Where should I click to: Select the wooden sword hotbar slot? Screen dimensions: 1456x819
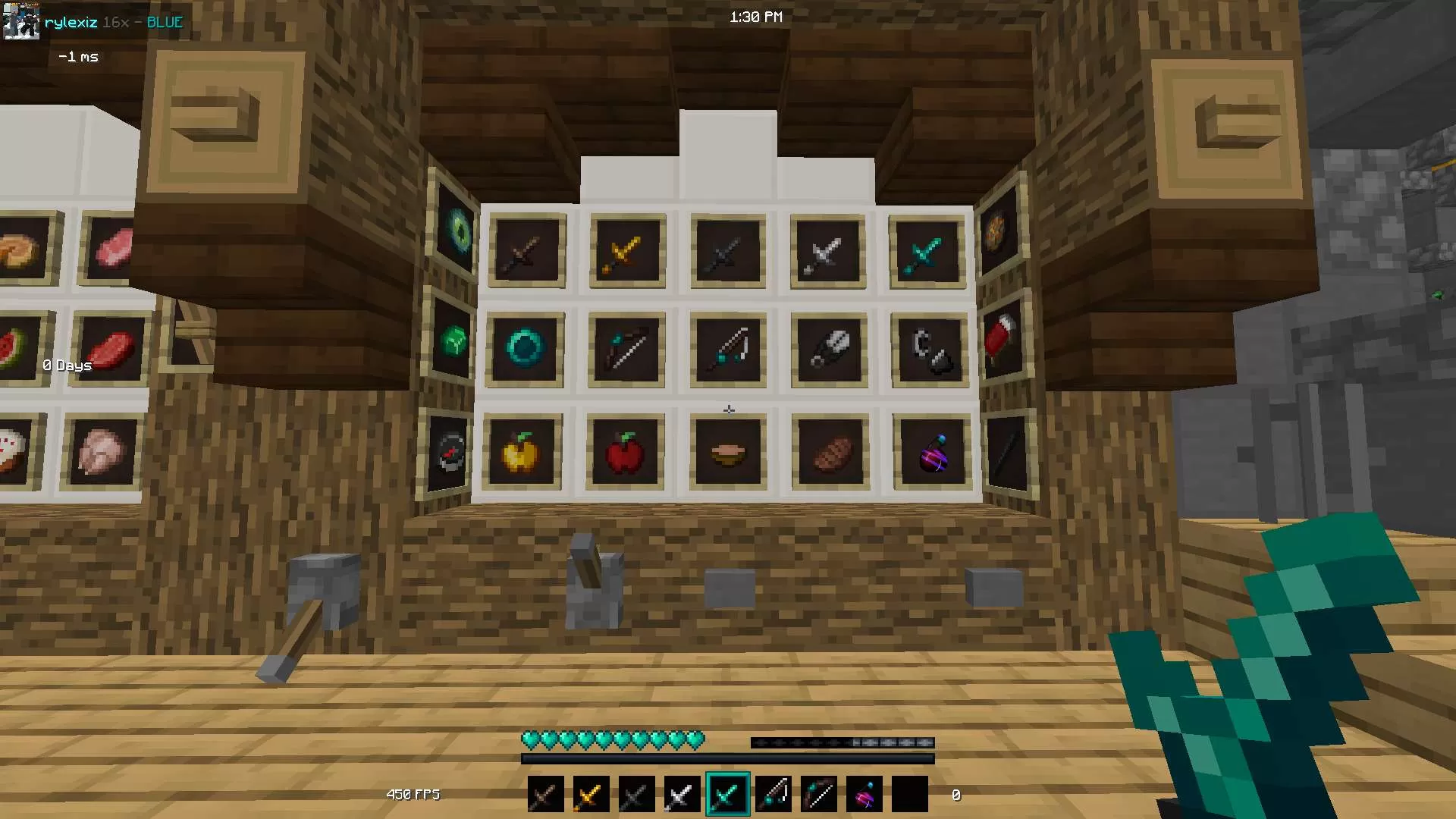point(545,793)
